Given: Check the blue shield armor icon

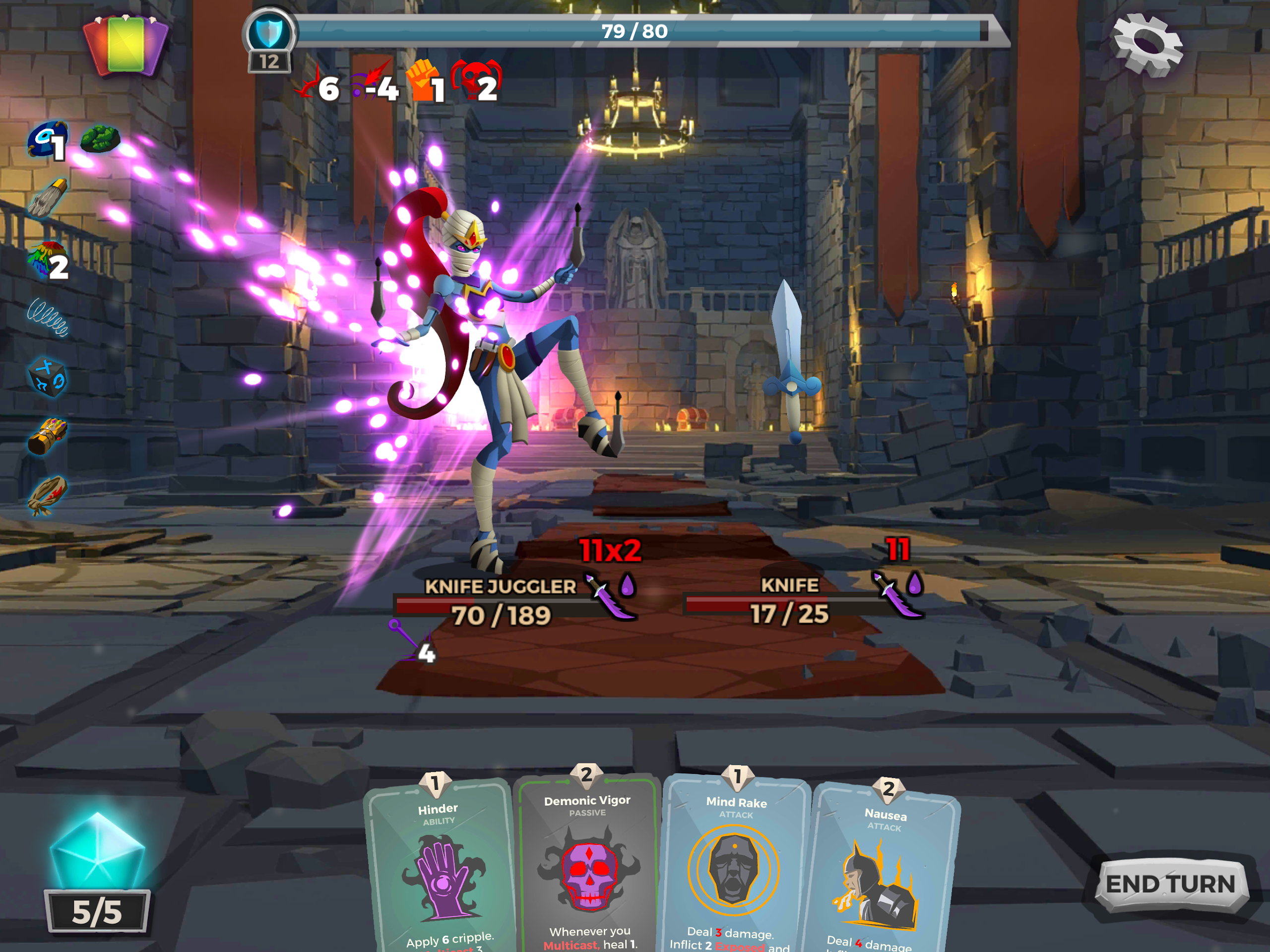Looking at the screenshot, I should pos(269,33).
